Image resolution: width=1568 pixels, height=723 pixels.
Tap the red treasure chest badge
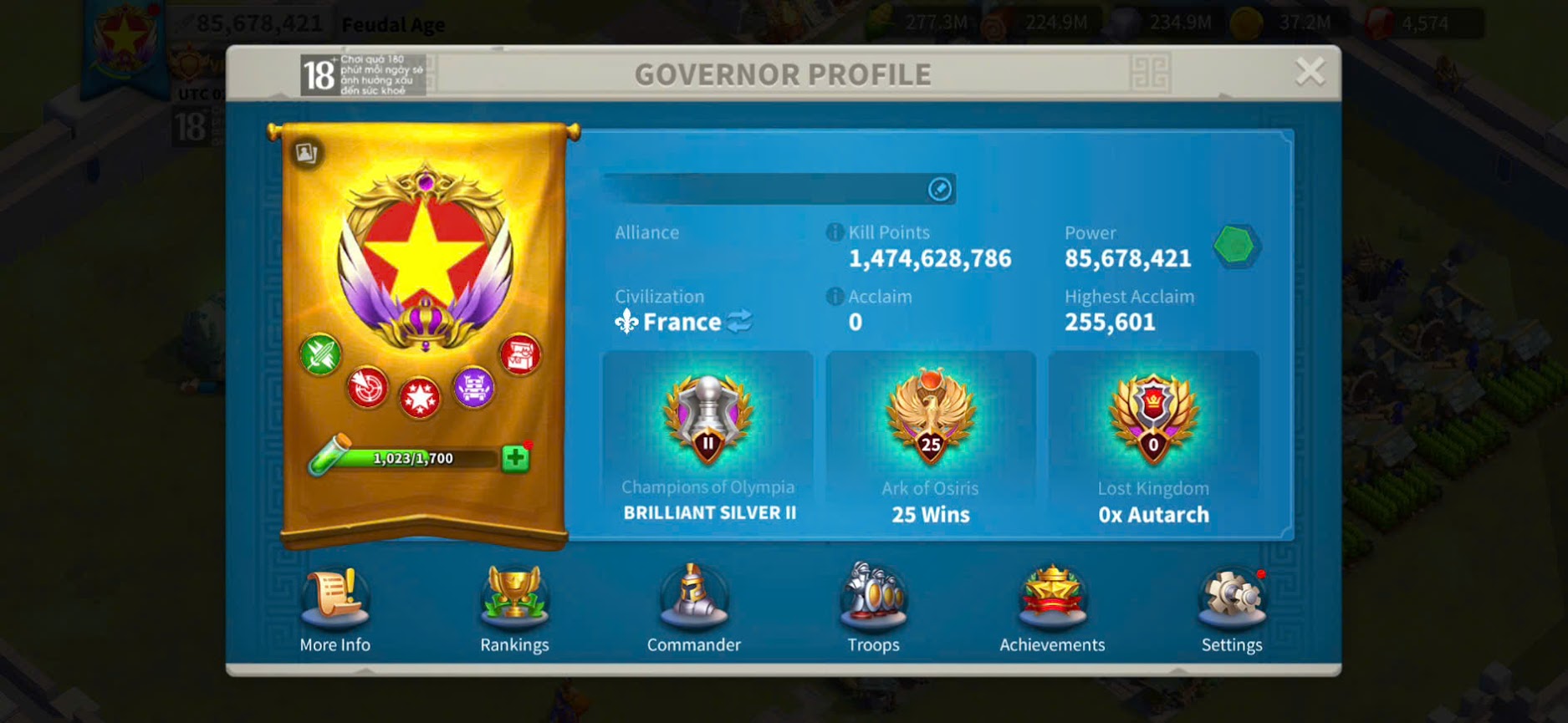(x=520, y=354)
